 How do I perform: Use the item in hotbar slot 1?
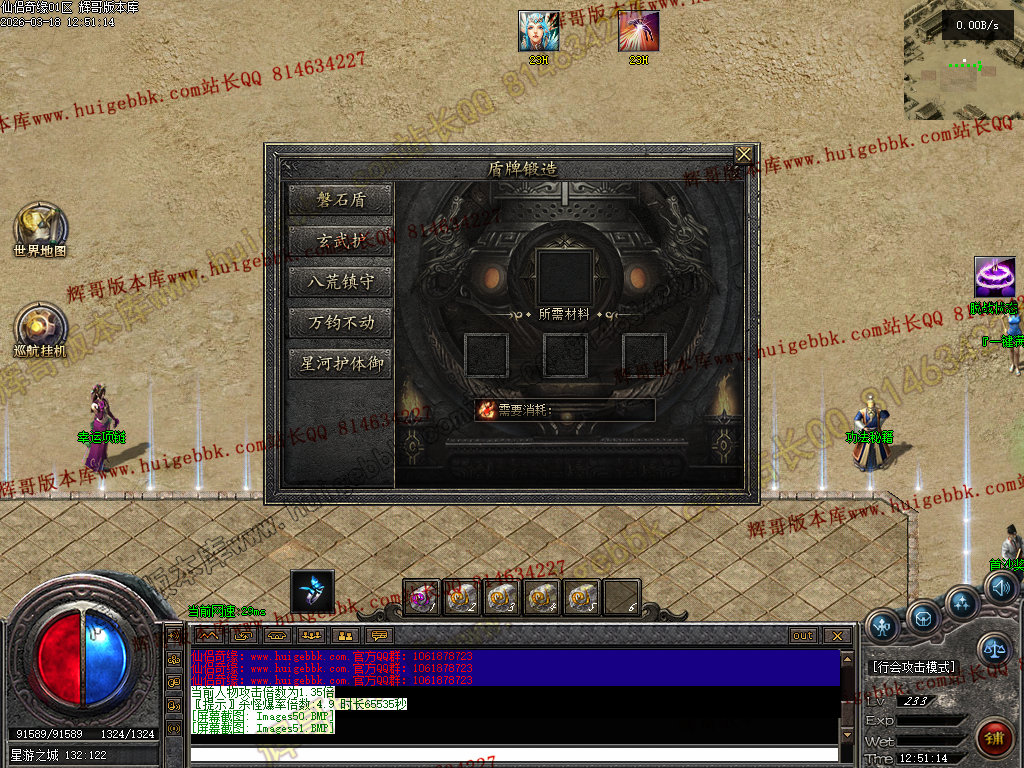421,598
